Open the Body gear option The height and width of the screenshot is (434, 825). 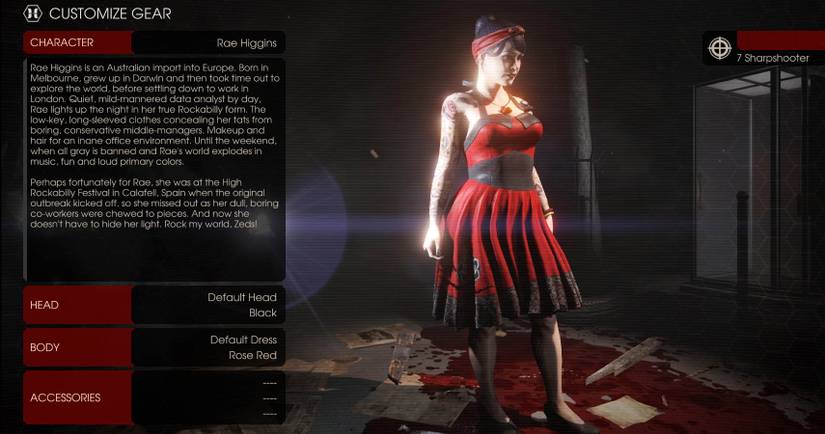coord(154,347)
